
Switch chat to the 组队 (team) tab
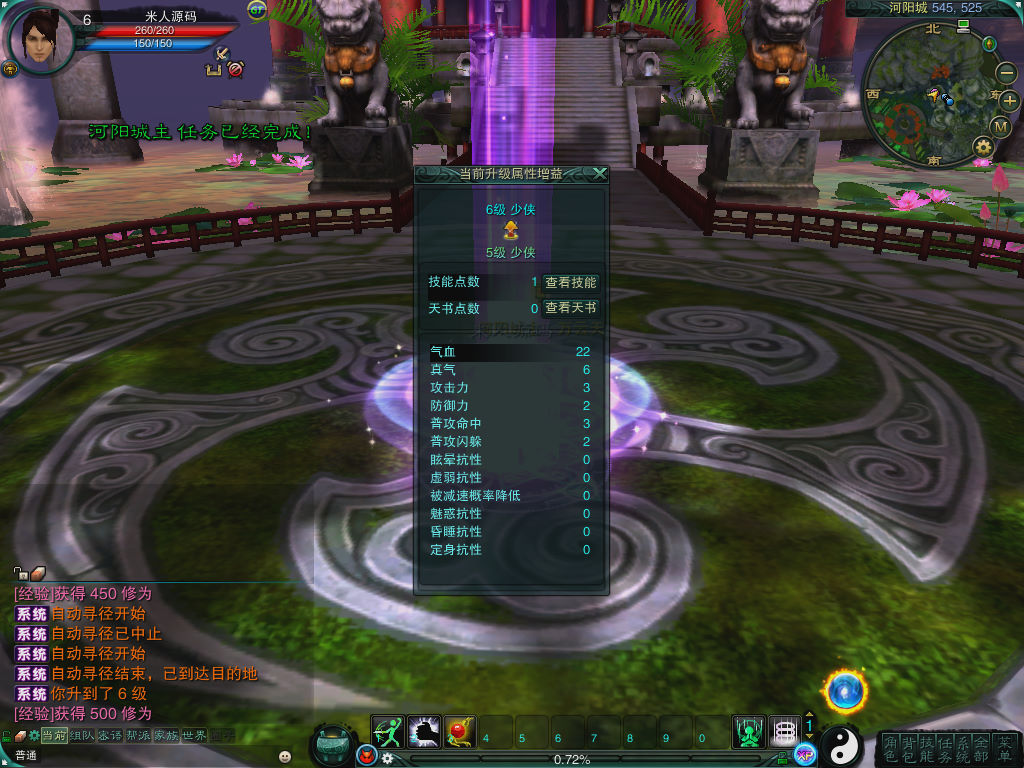click(x=82, y=736)
